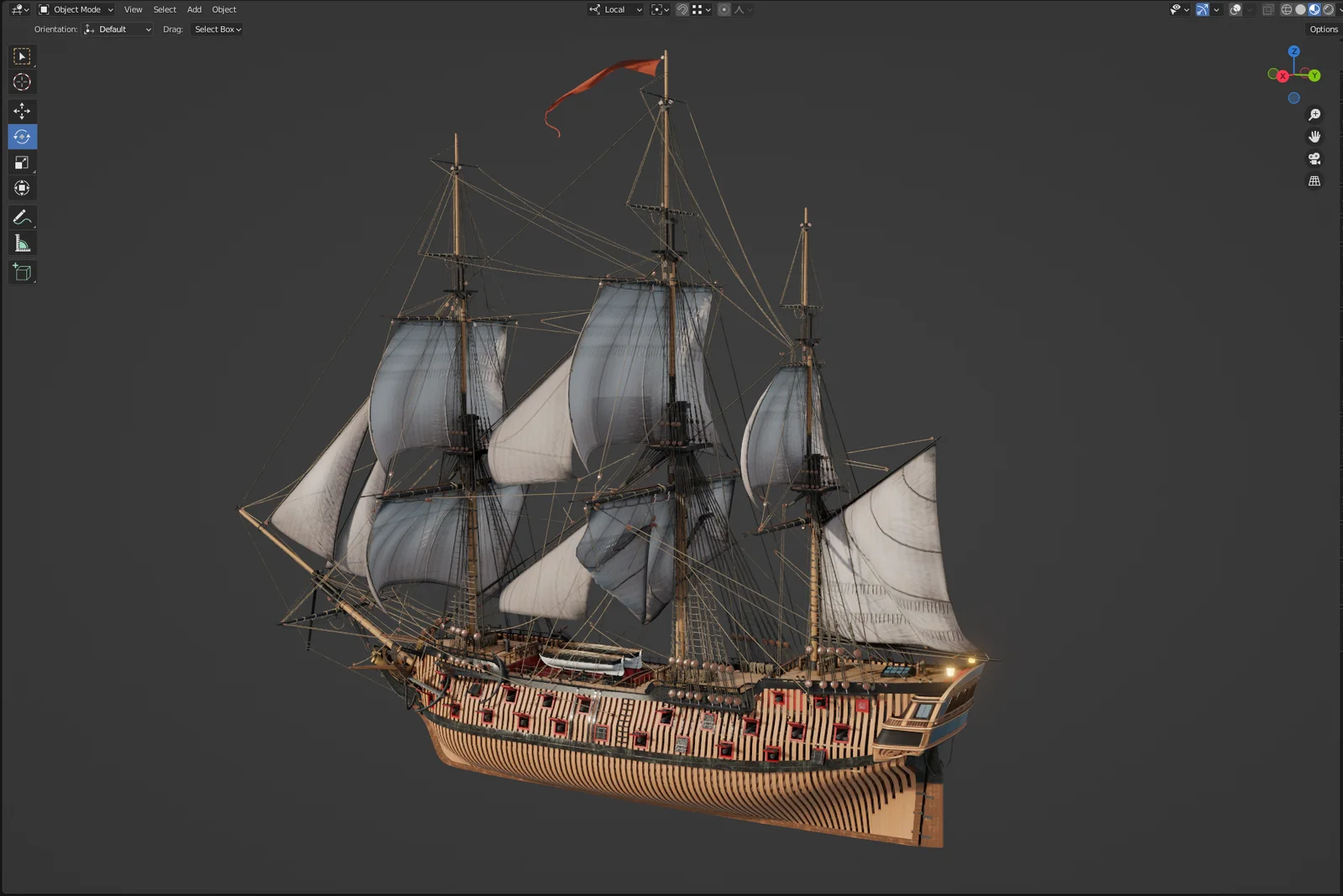The image size is (1343, 896).
Task: Click the Z axis on the navigation gizmo
Action: pyautogui.click(x=1294, y=51)
